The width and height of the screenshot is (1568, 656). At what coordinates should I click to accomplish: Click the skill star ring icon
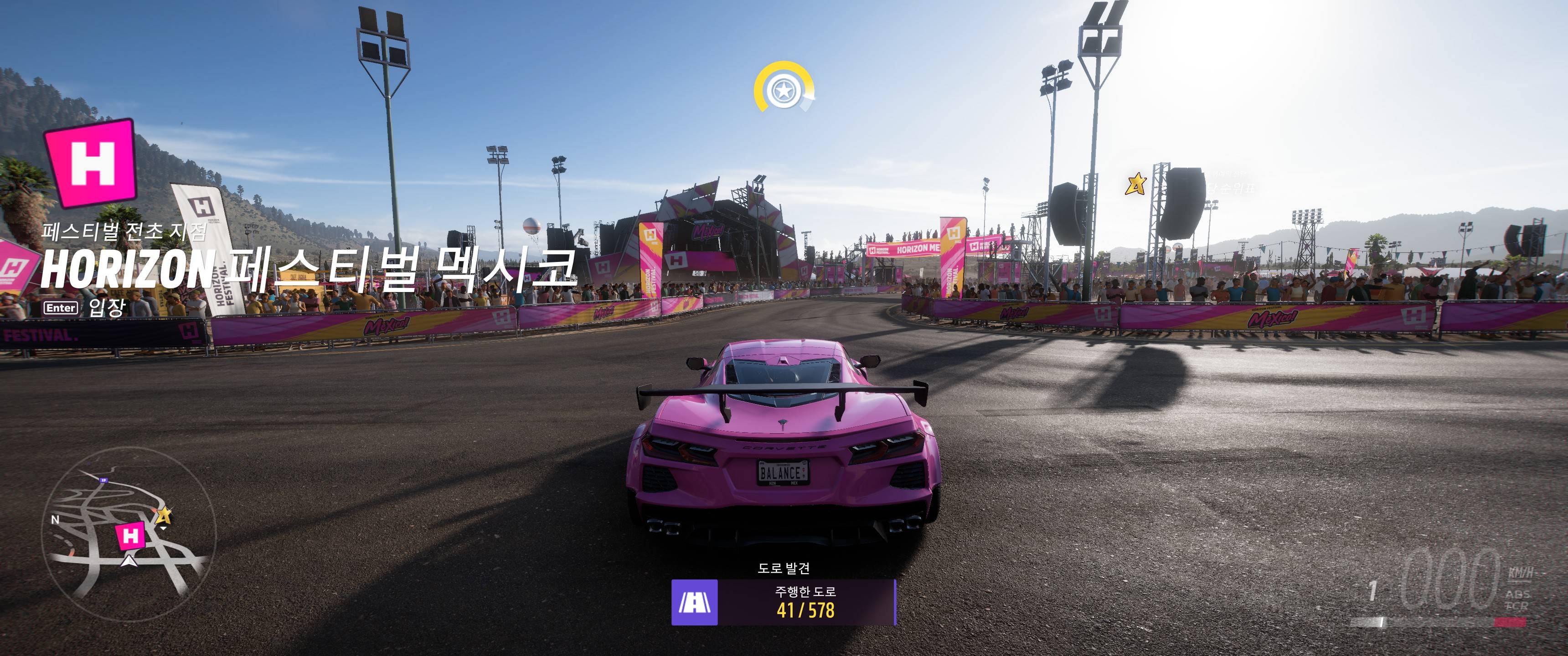pos(783,91)
